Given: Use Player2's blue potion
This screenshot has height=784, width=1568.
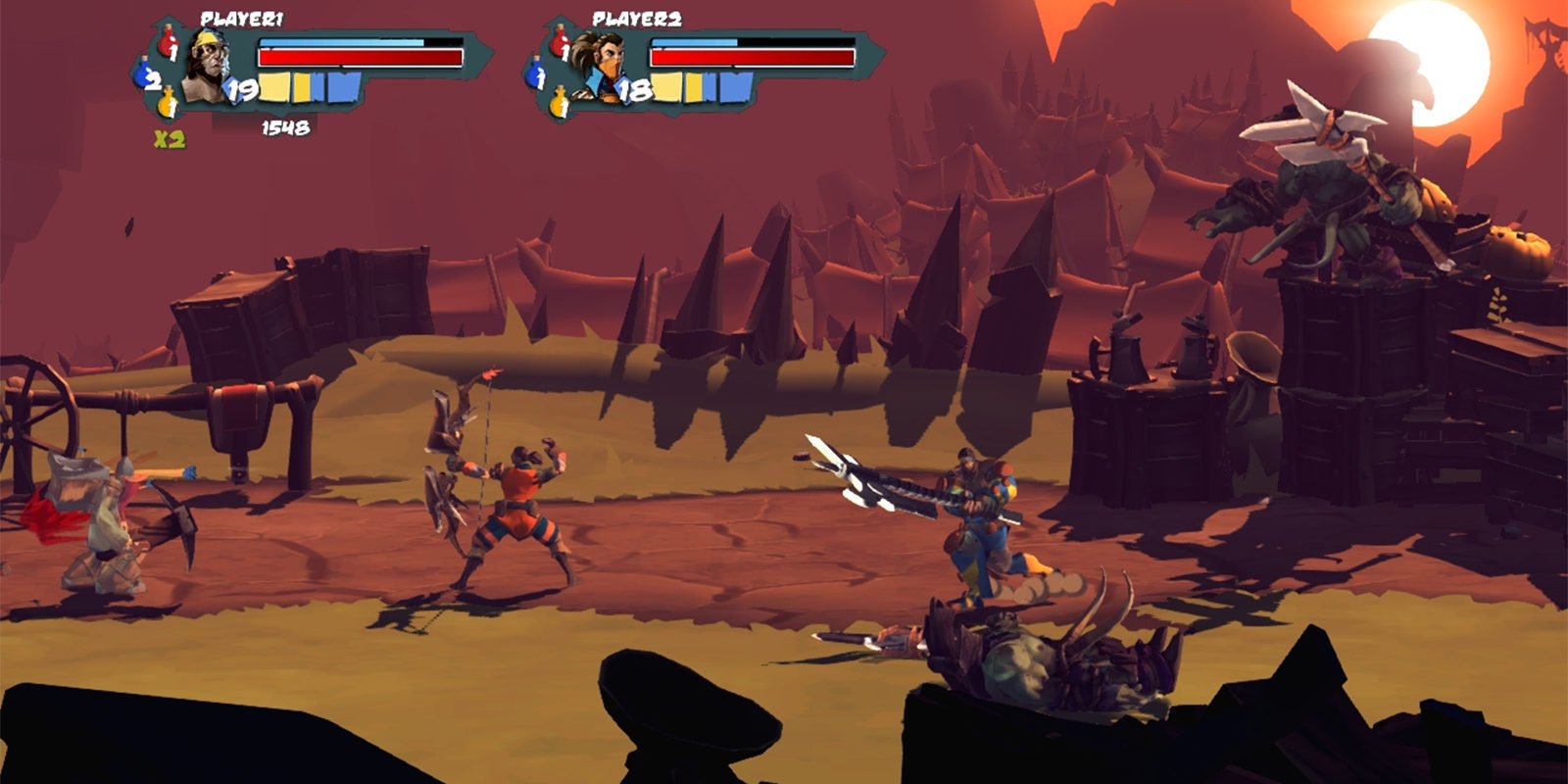Looking at the screenshot, I should (536, 73).
